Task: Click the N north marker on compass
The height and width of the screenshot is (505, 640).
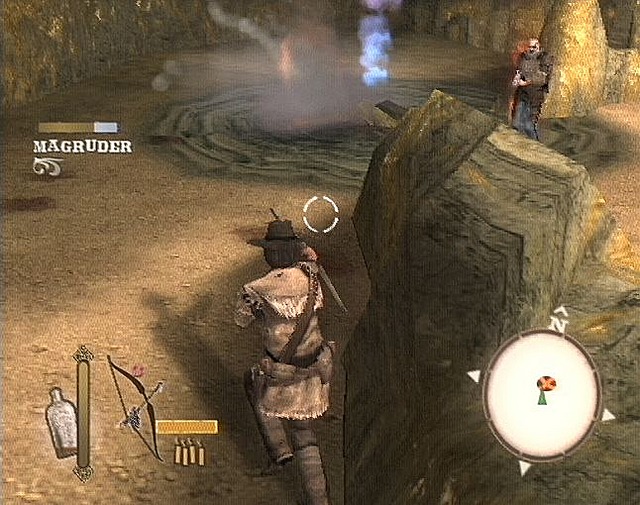Action: (559, 322)
